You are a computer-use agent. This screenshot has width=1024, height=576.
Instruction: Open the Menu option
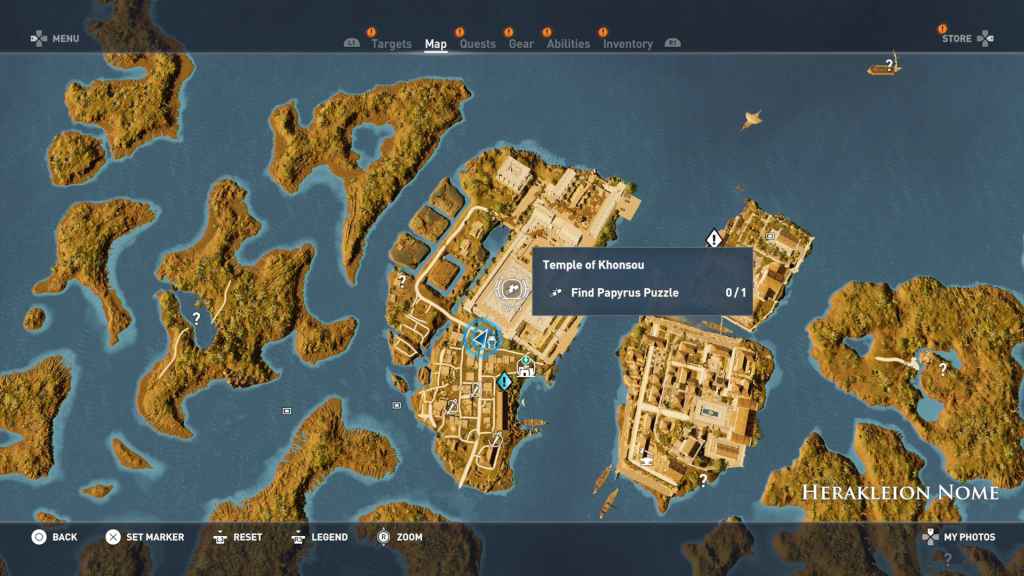[55, 39]
